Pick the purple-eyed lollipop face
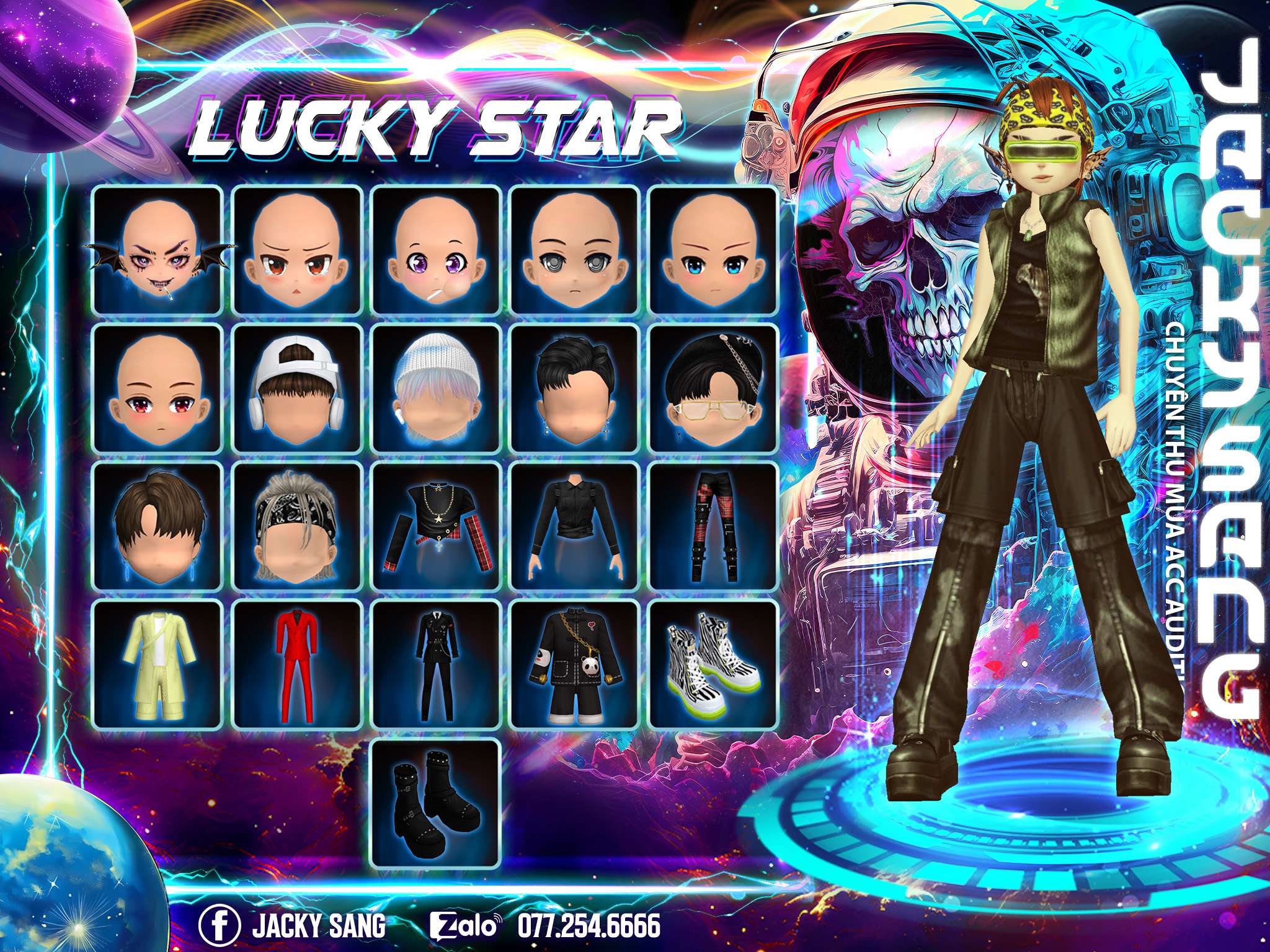Image resolution: width=1270 pixels, height=952 pixels. [x=436, y=251]
